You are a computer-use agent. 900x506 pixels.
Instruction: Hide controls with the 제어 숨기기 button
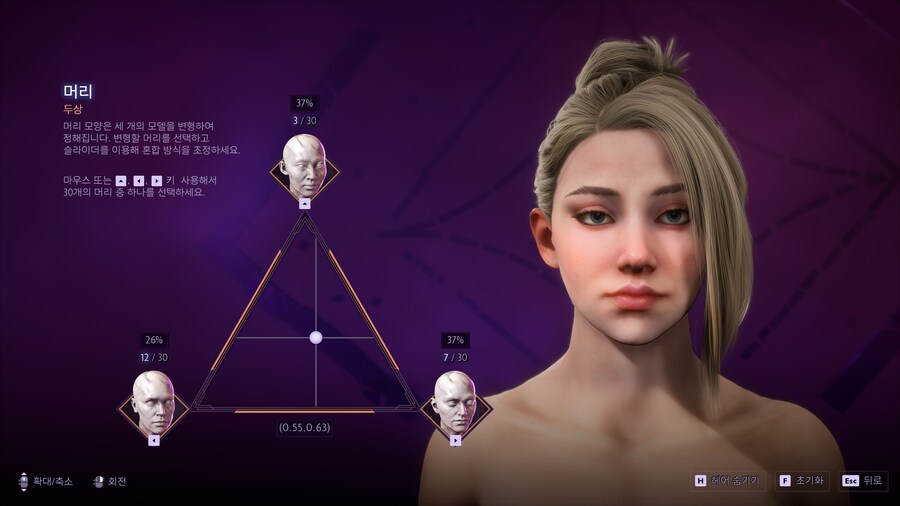click(726, 481)
